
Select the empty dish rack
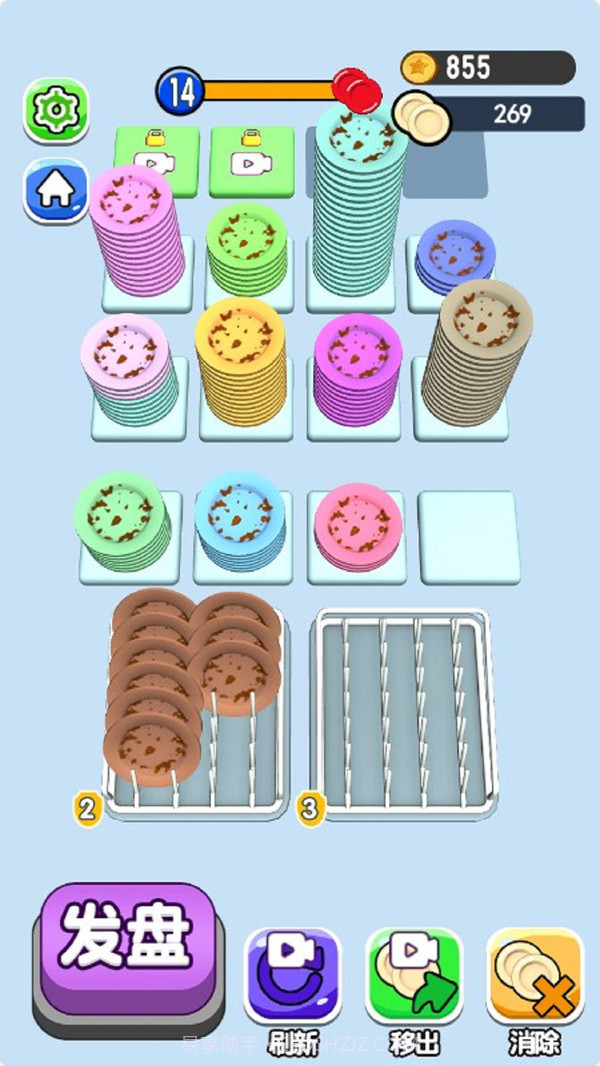point(401,713)
